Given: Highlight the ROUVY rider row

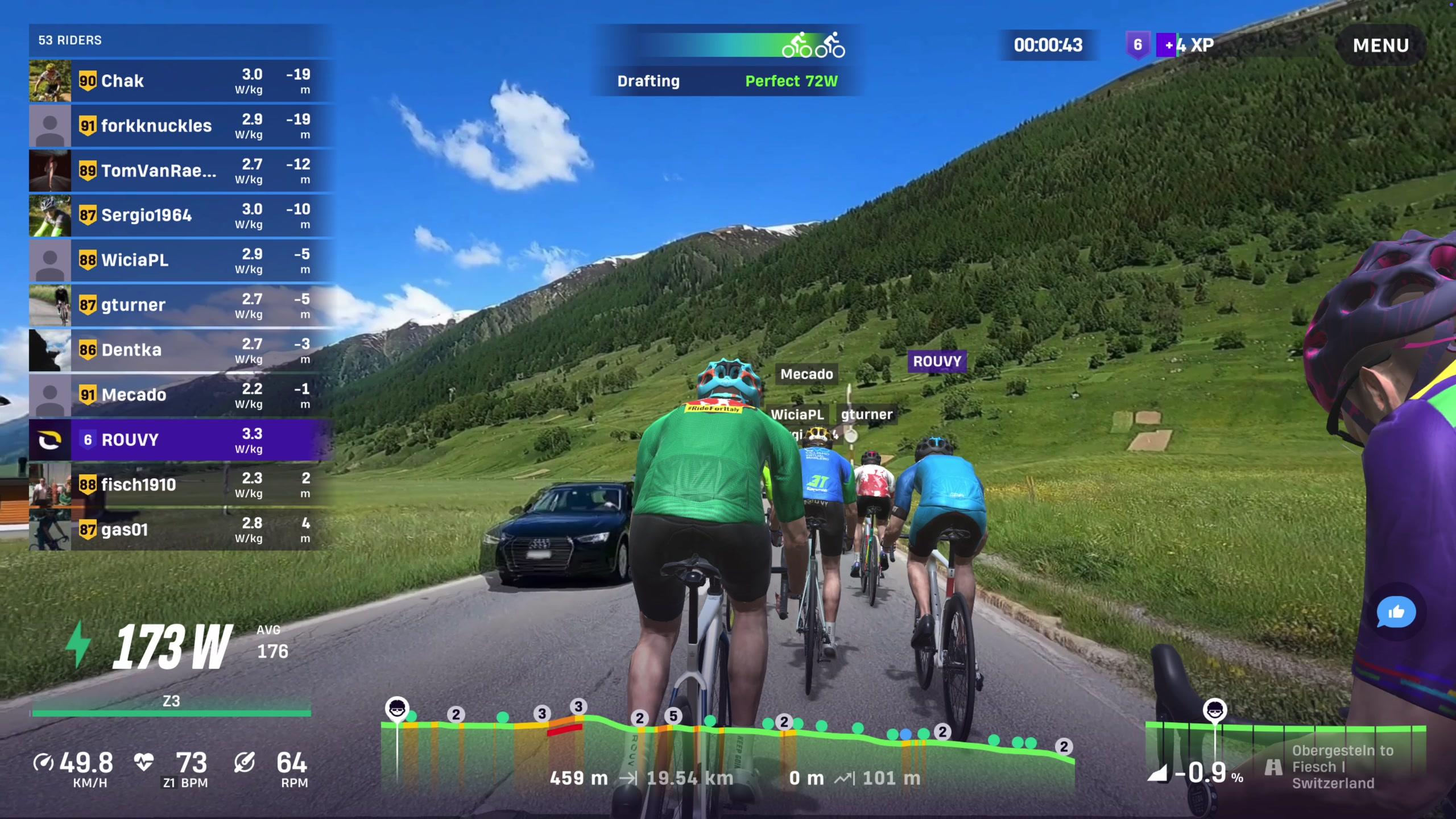Looking at the screenshot, I should pyautogui.click(x=181, y=440).
